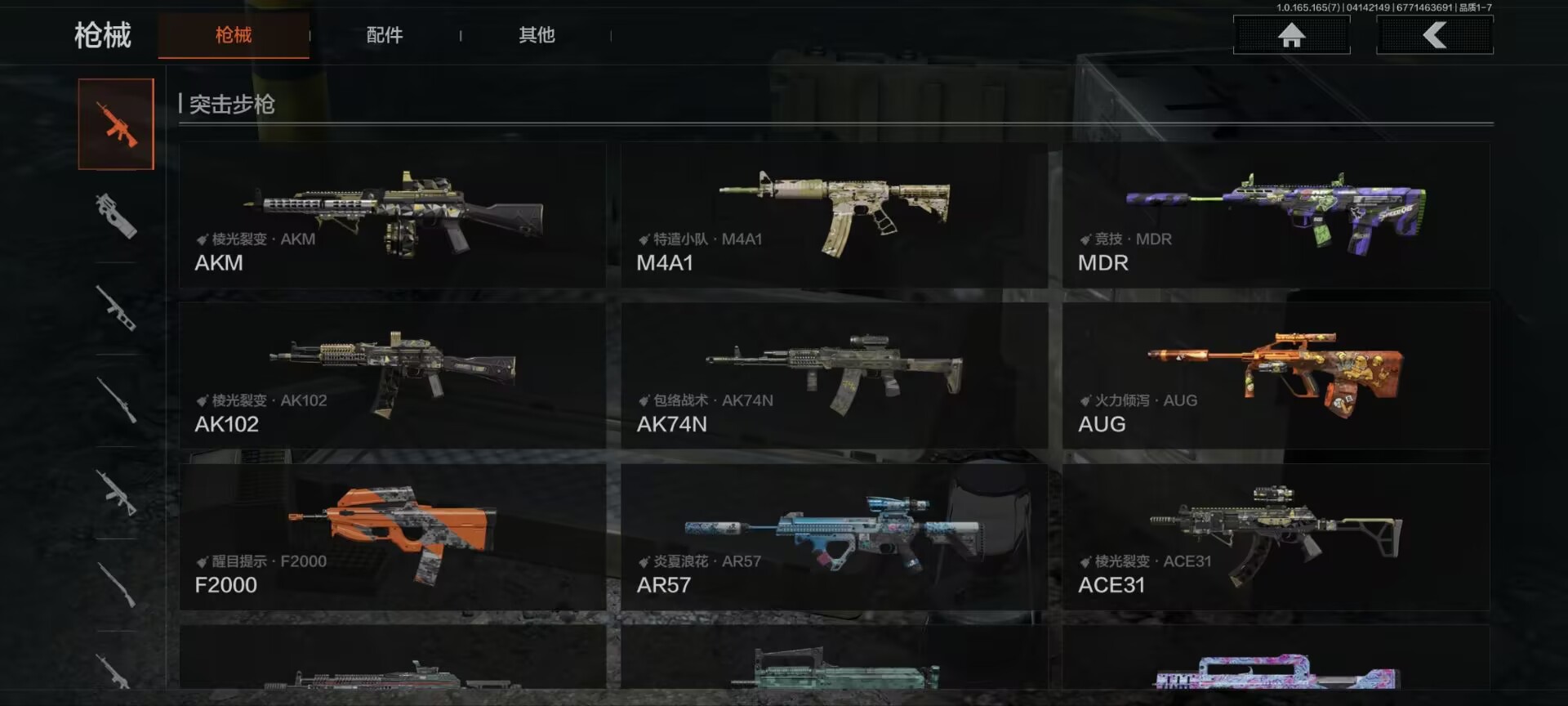Select the 枪械 firearms tab
The height and width of the screenshot is (706, 1568).
[234, 35]
